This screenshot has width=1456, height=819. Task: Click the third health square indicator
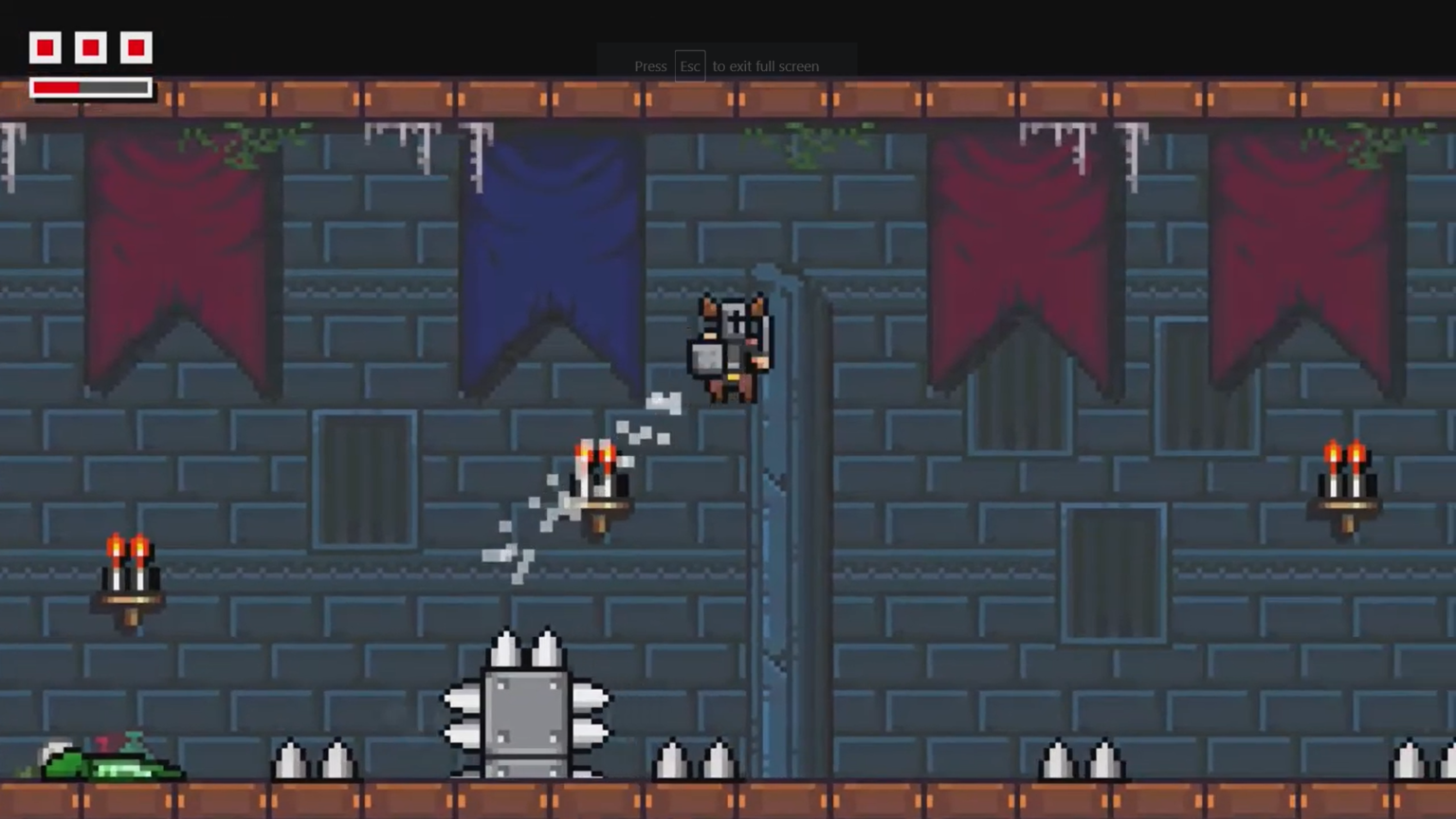[136, 47]
